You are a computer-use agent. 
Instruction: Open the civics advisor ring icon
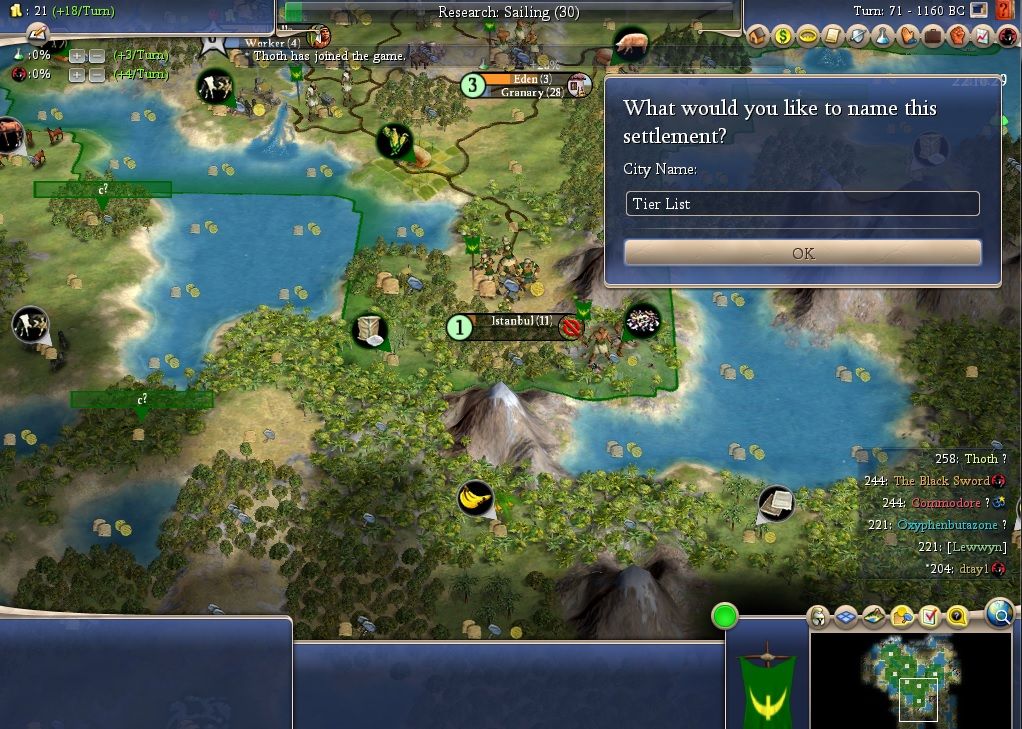[x=807, y=37]
